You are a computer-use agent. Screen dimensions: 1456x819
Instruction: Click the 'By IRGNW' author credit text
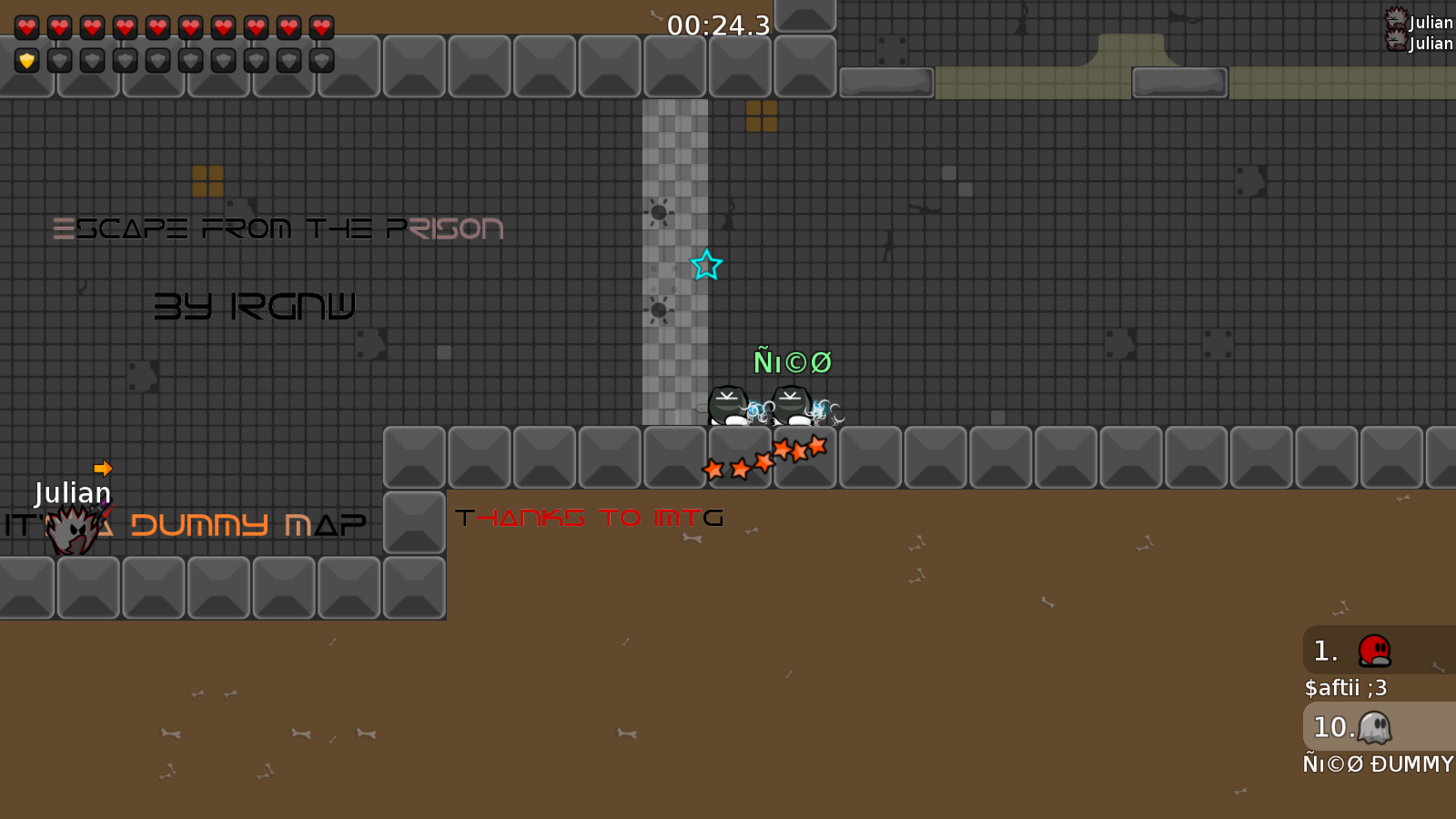pyautogui.click(x=256, y=307)
